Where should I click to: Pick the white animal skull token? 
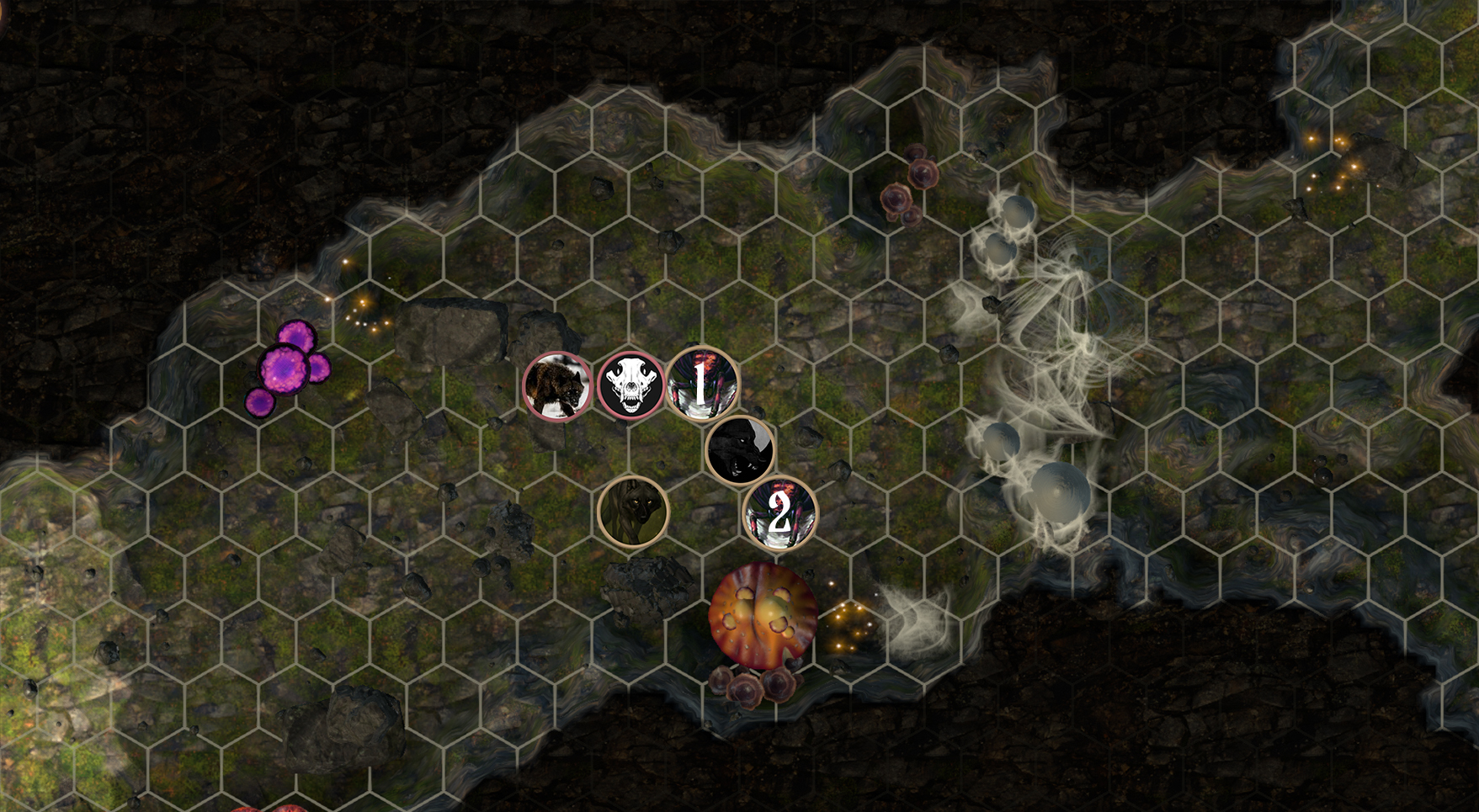click(631, 386)
